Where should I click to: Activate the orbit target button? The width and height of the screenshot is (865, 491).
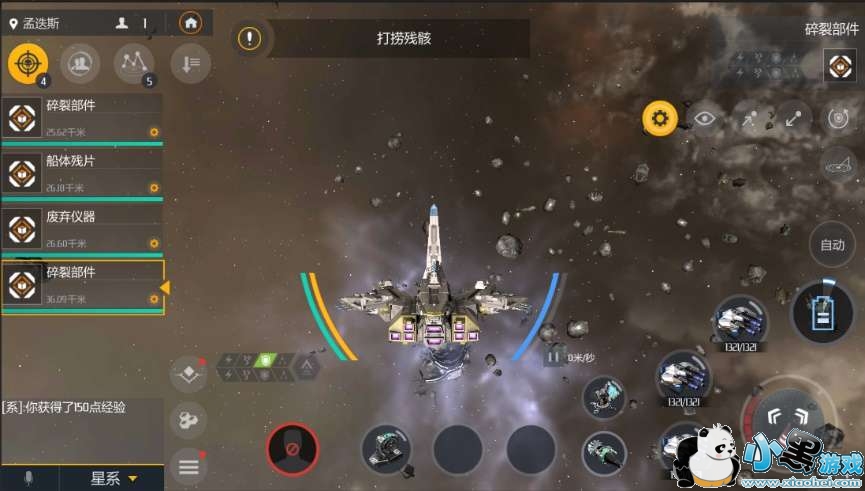click(x=838, y=119)
